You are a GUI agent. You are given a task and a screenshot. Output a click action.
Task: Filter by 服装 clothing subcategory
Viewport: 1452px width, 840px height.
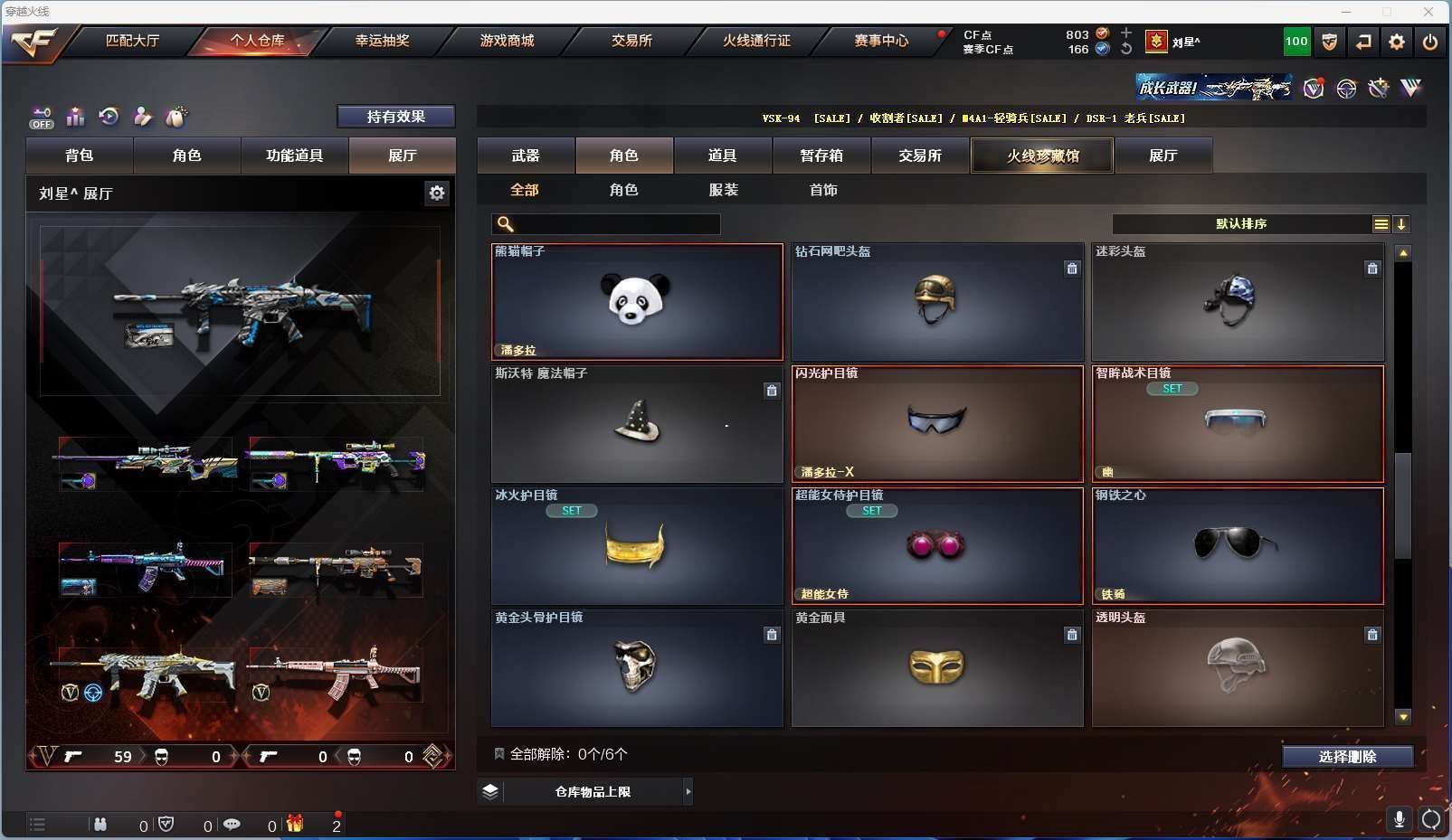pyautogui.click(x=724, y=190)
